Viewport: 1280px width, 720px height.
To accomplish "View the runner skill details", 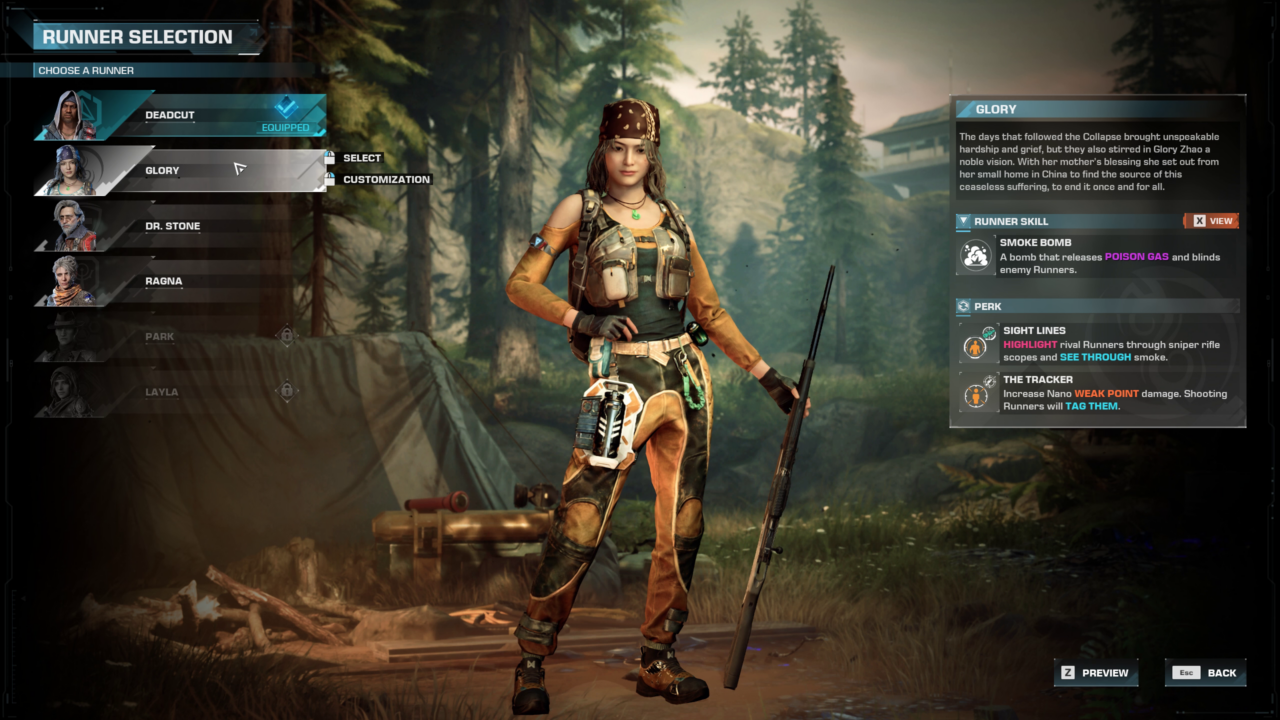I will pos(1211,221).
